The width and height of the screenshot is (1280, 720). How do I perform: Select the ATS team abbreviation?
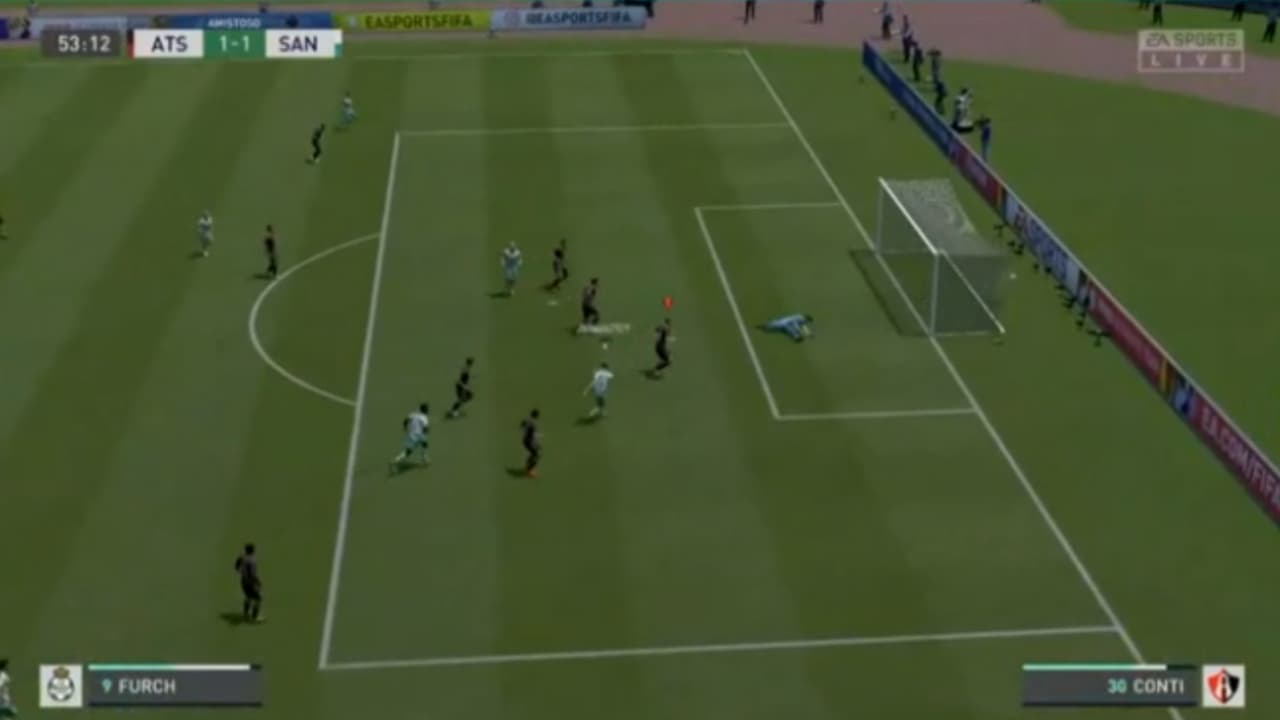coord(170,42)
